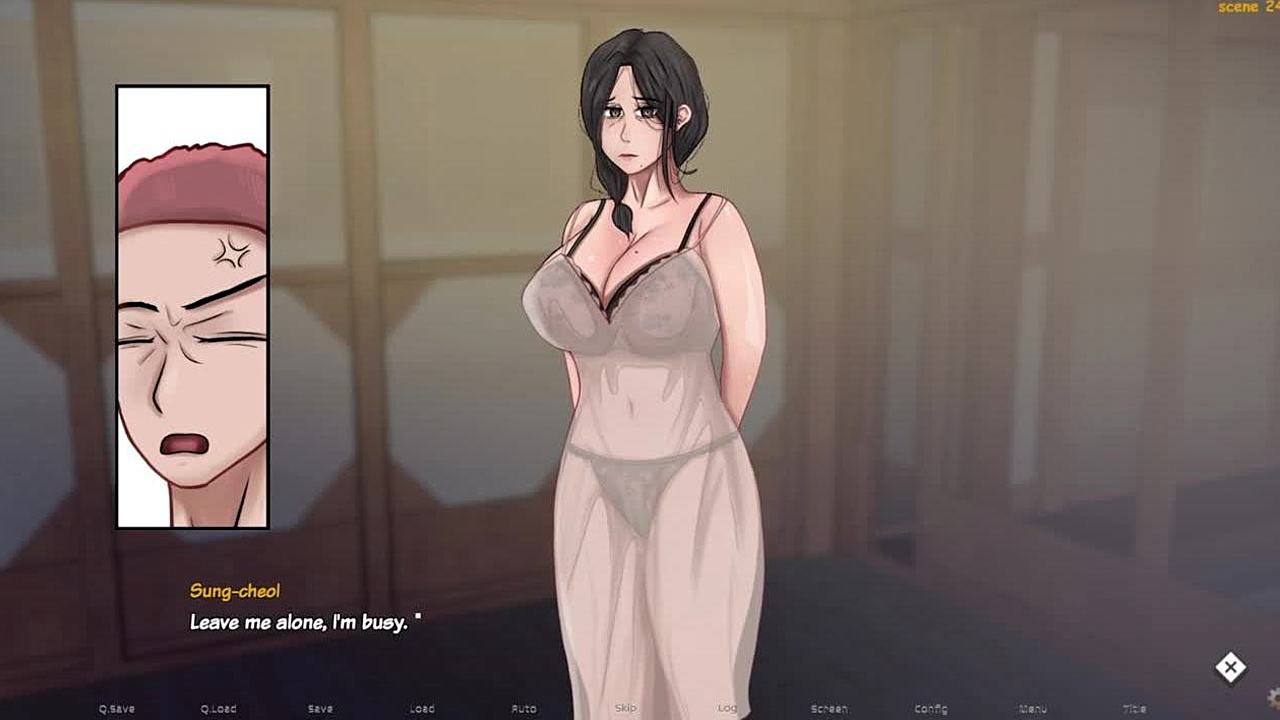The width and height of the screenshot is (1280, 720).
Task: Open the Config settings
Action: click(x=931, y=709)
